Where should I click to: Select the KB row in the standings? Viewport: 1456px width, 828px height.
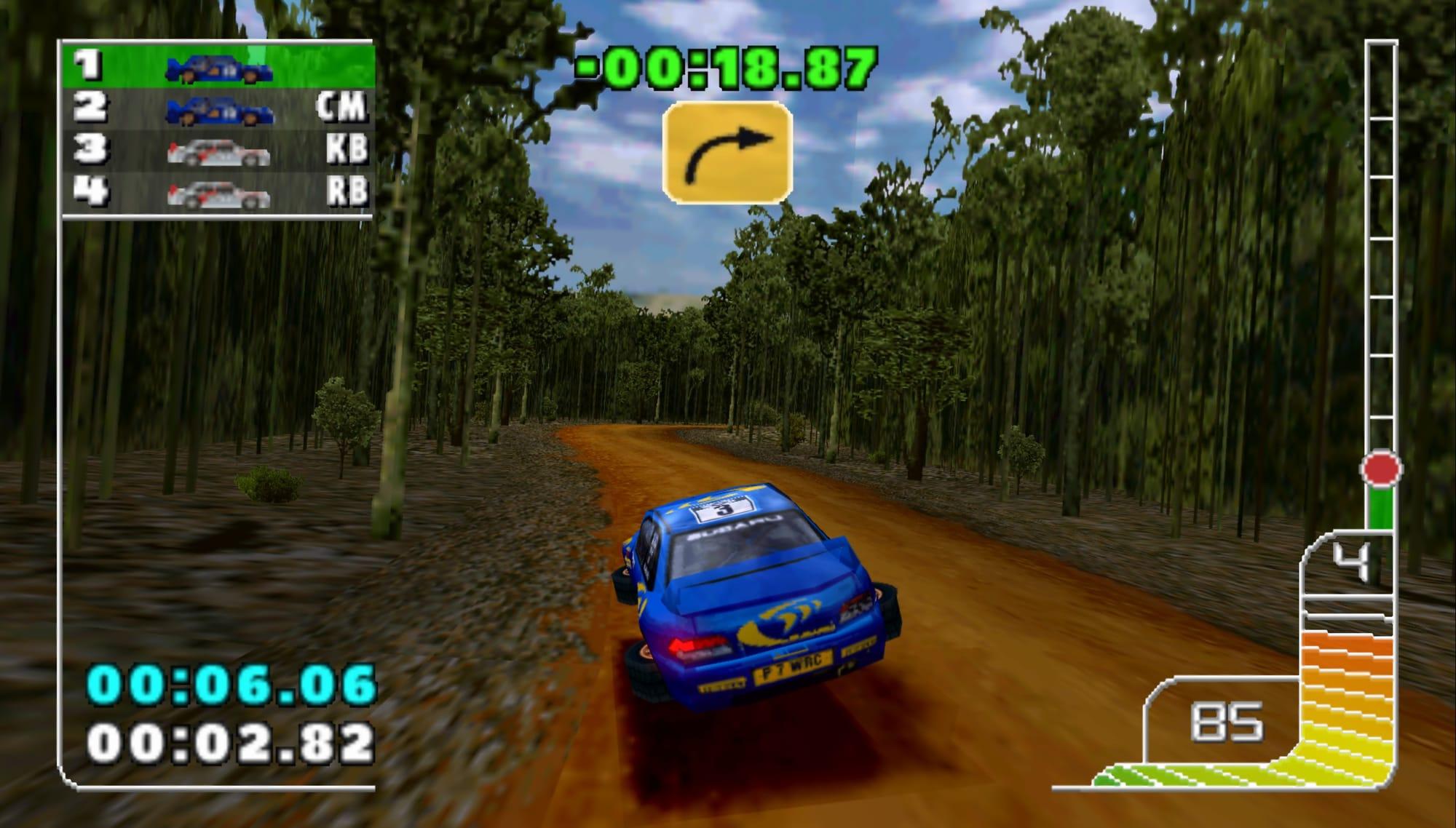pyautogui.click(x=218, y=151)
